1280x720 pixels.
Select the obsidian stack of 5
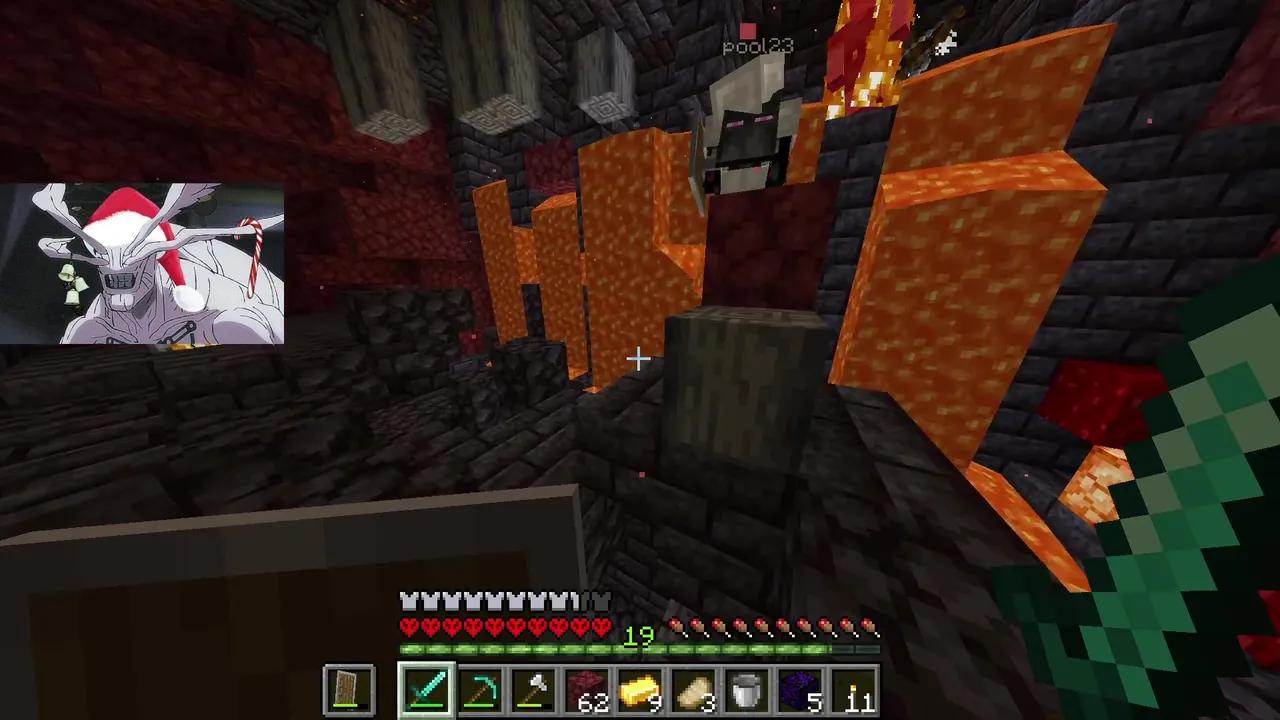(803, 688)
